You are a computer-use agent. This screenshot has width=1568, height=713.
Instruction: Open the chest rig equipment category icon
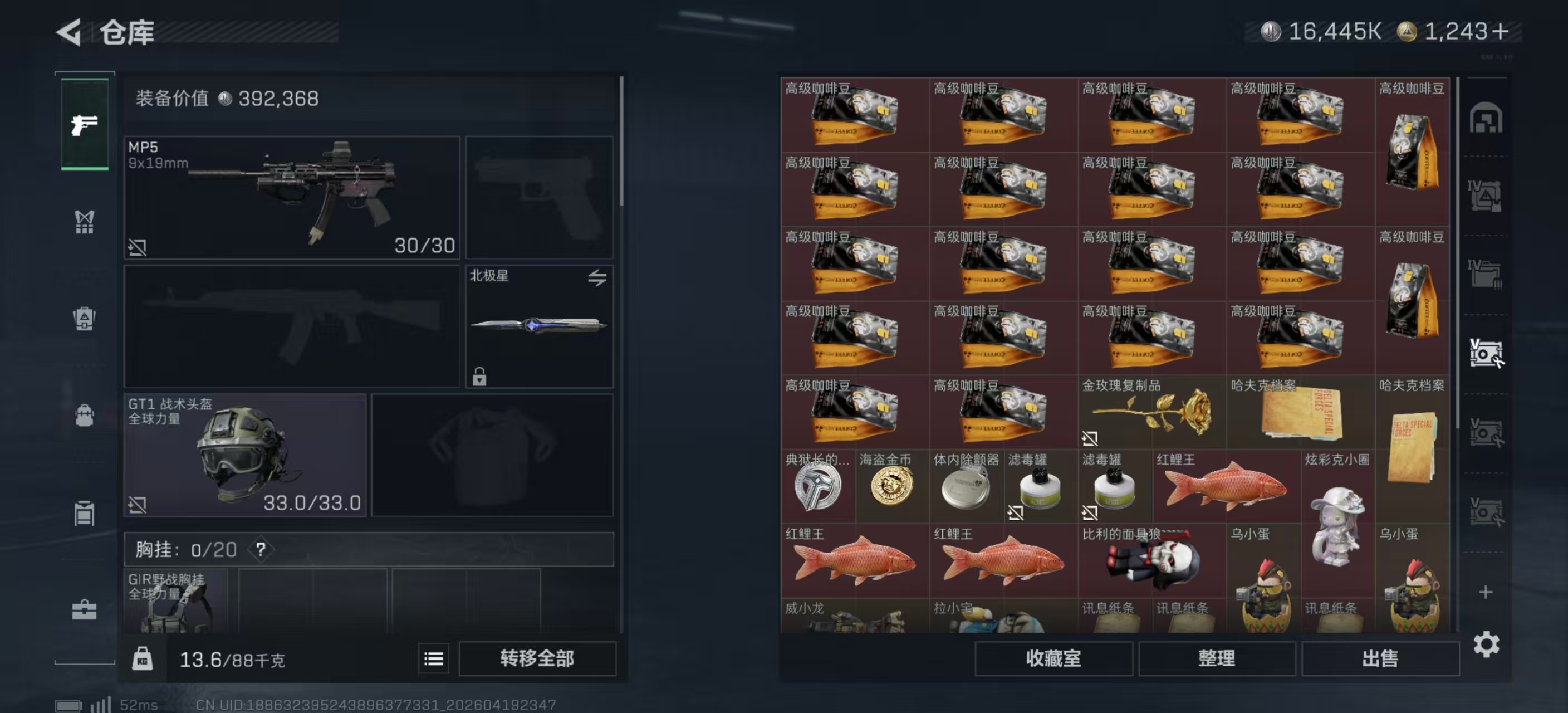(84, 222)
